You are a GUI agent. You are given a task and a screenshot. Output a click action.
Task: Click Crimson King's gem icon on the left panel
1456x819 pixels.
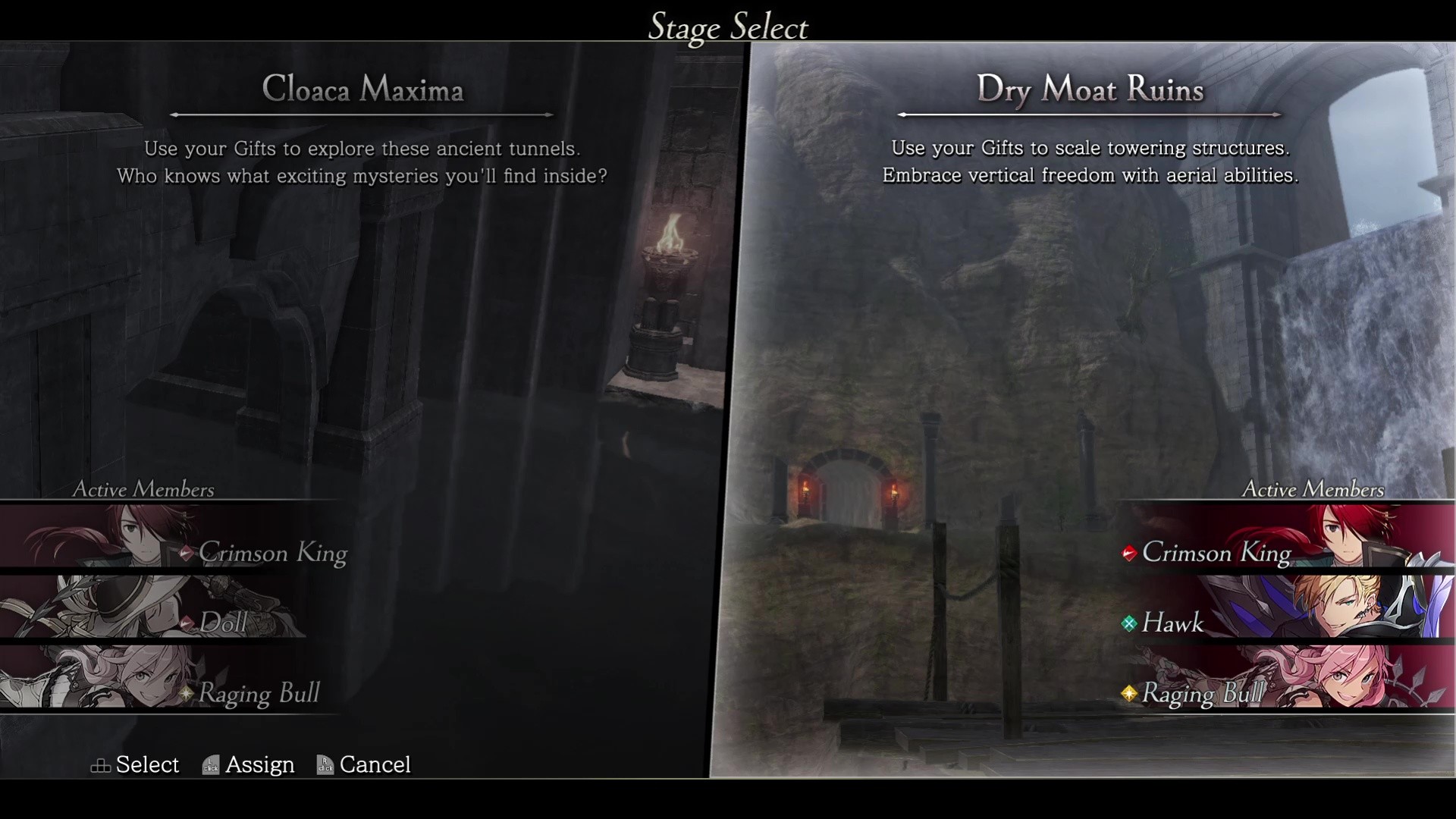[x=187, y=553]
